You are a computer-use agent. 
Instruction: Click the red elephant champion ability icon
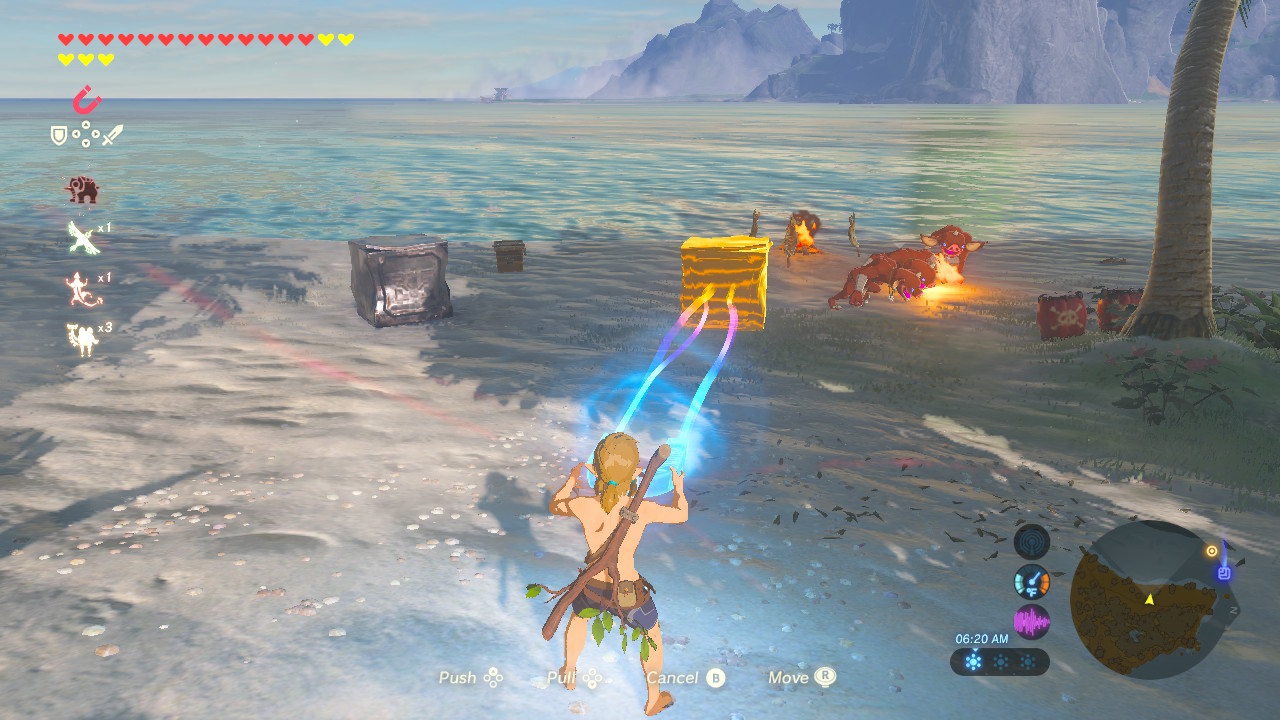click(x=82, y=189)
